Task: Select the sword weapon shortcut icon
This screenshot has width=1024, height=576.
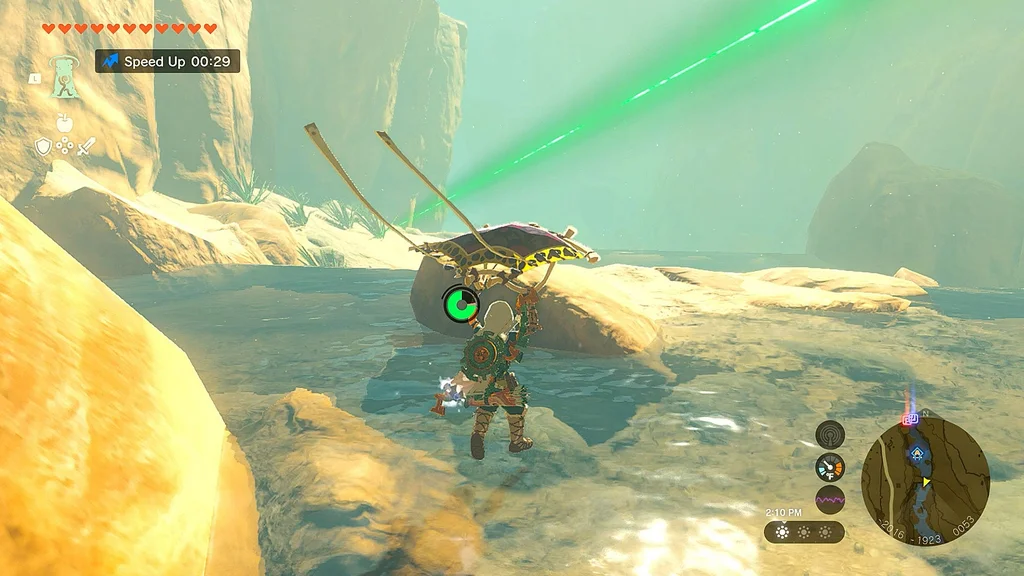Action: tap(86, 147)
